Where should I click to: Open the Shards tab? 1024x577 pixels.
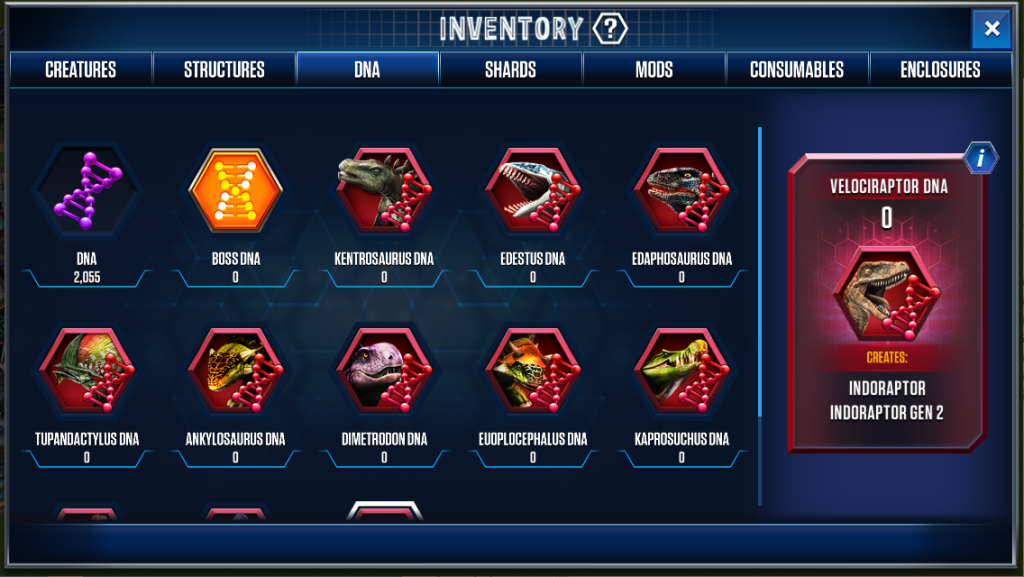[x=510, y=70]
